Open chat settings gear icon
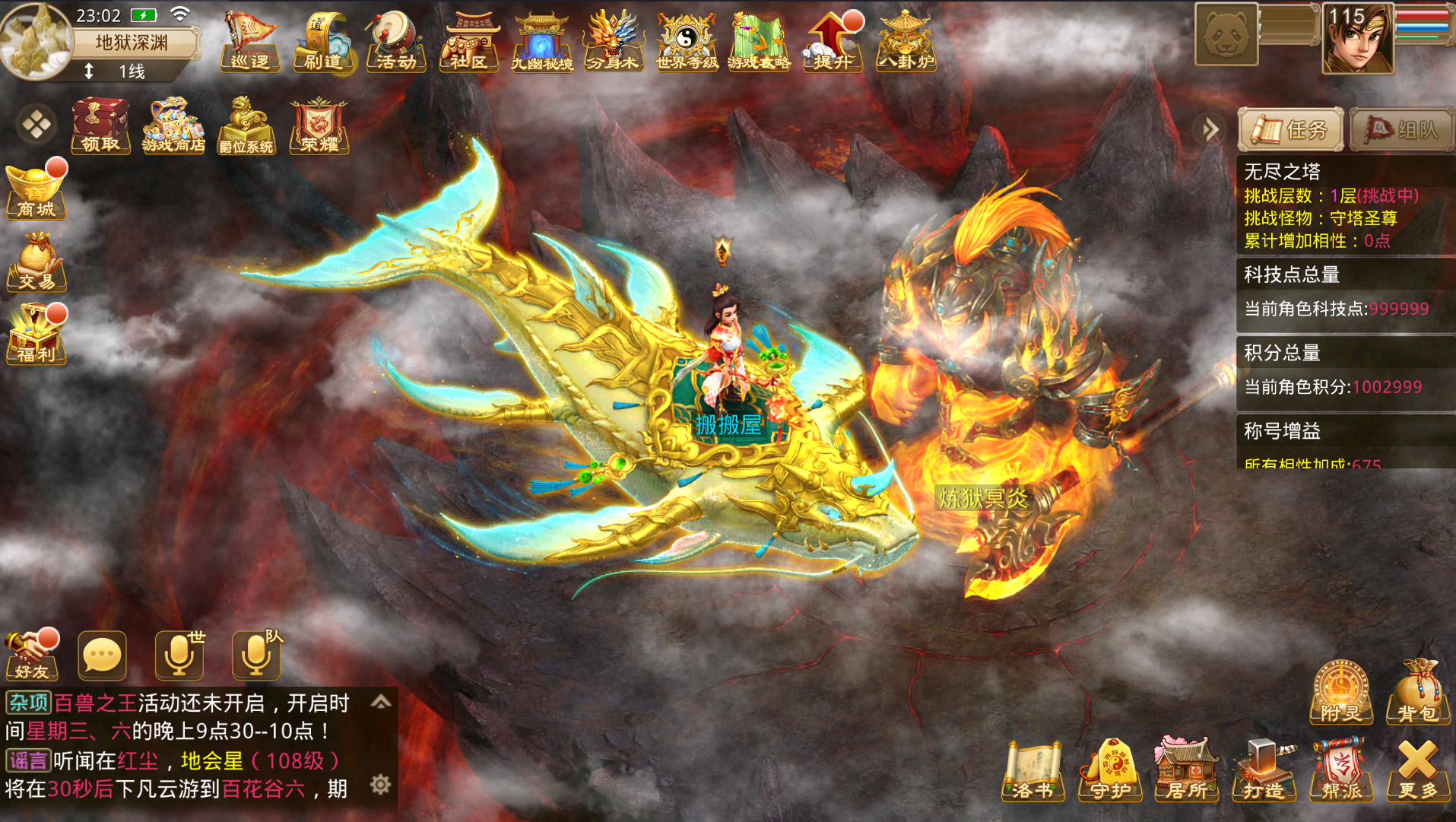1456x822 pixels. (380, 784)
